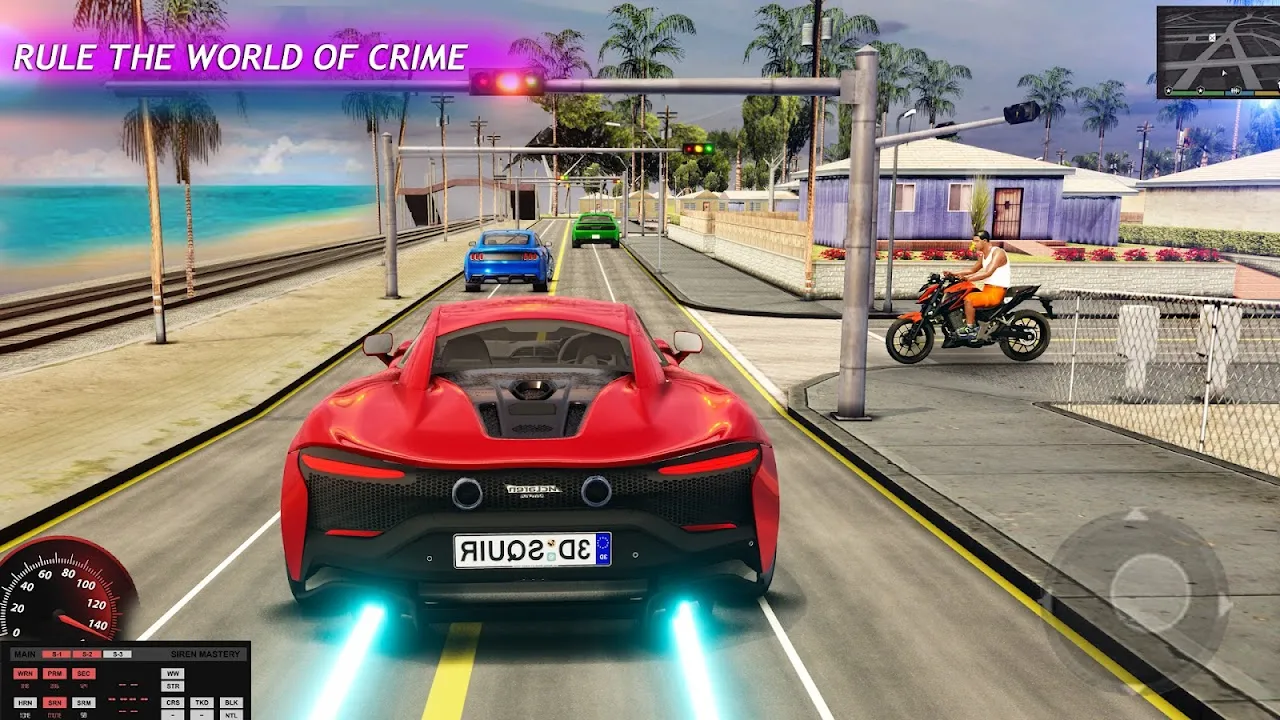Toggle the SEC secondary lights button
Screen dimensions: 1280x720
[84, 674]
